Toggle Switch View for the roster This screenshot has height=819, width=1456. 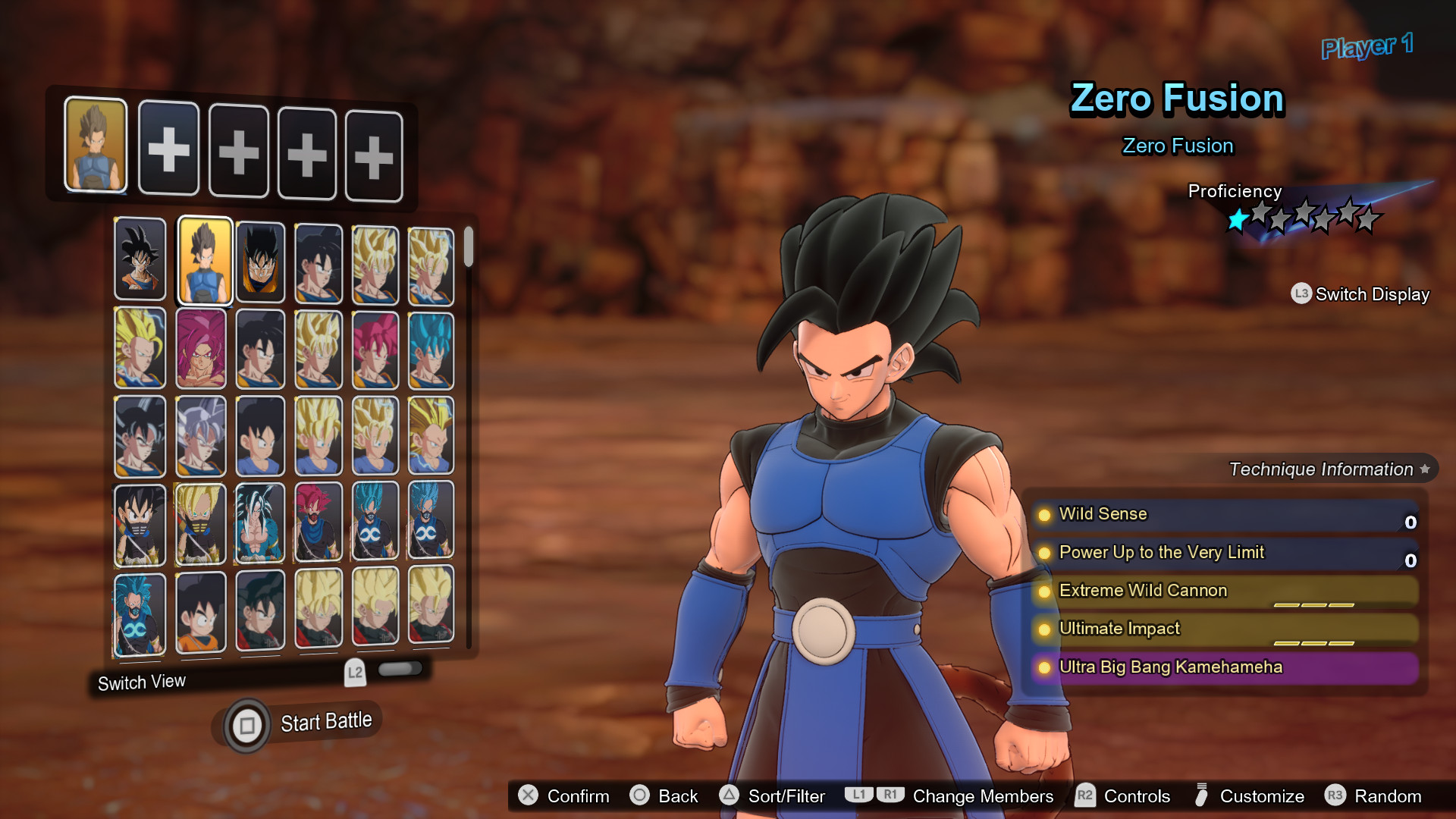pyautogui.click(x=142, y=682)
